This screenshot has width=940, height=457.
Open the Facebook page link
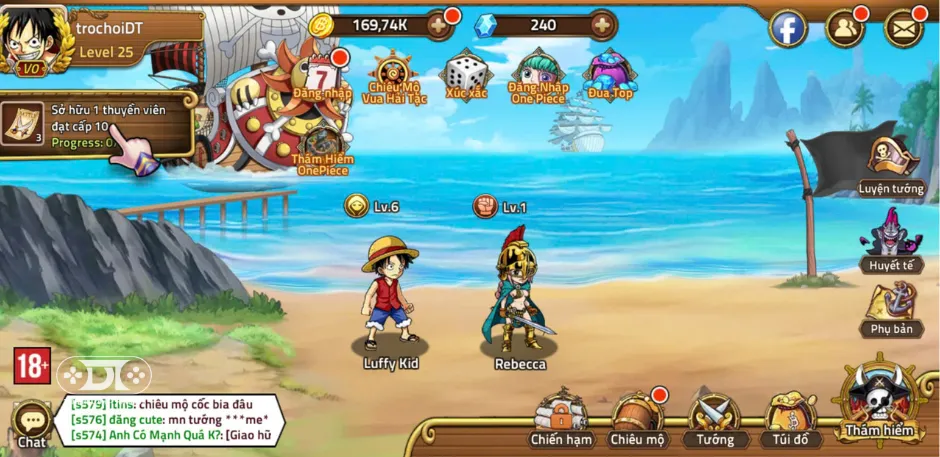(x=787, y=29)
